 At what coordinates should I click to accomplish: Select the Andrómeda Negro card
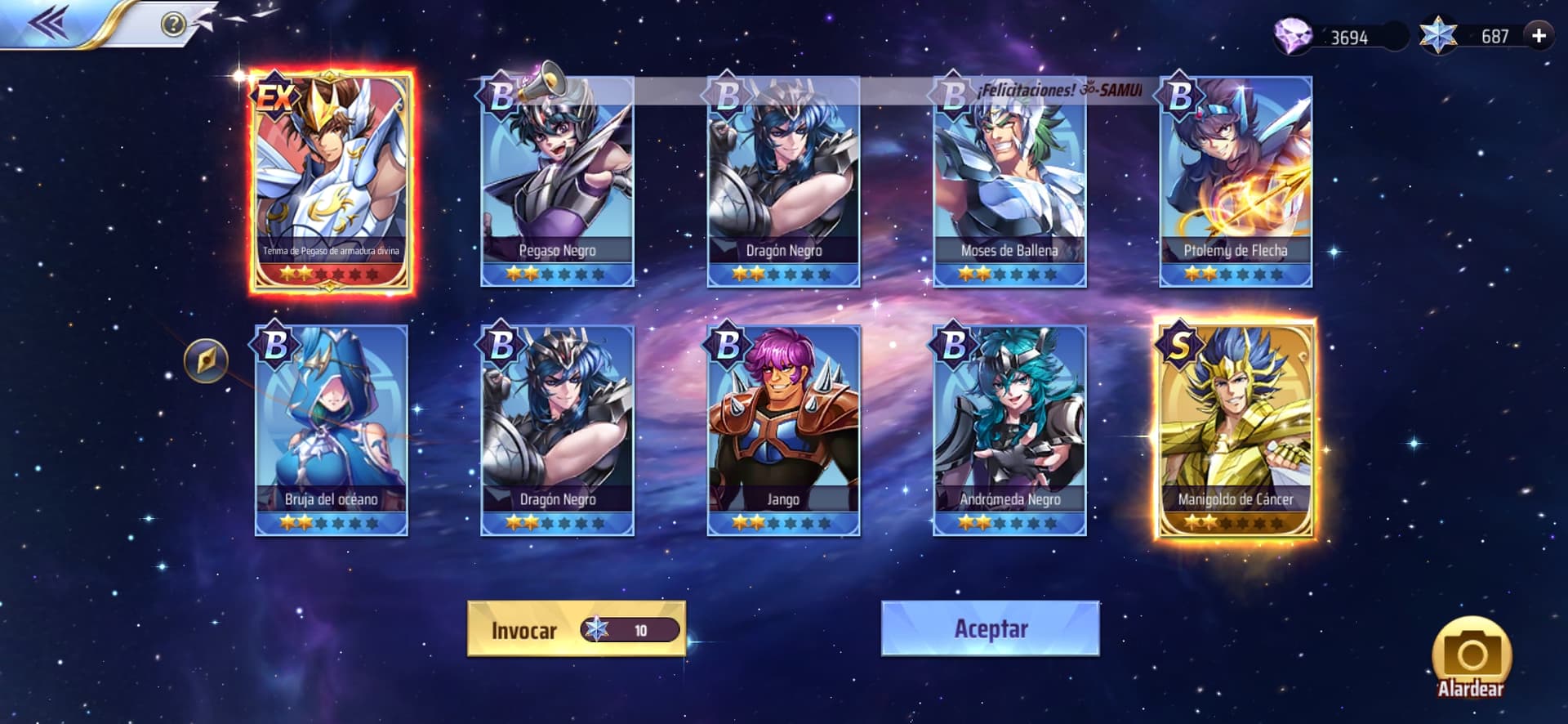[x=1009, y=431]
